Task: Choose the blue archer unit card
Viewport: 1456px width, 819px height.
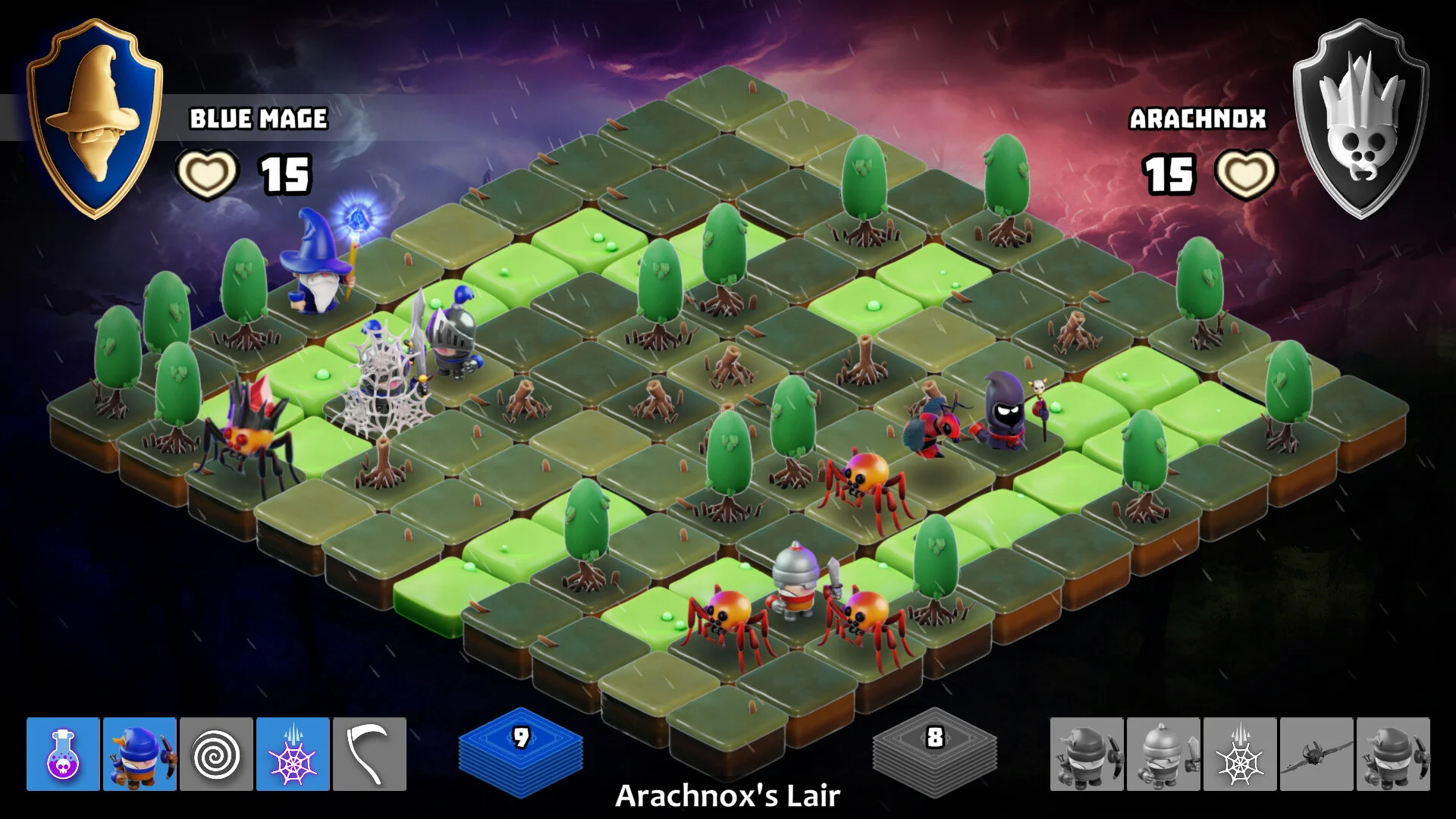Action: click(x=140, y=755)
